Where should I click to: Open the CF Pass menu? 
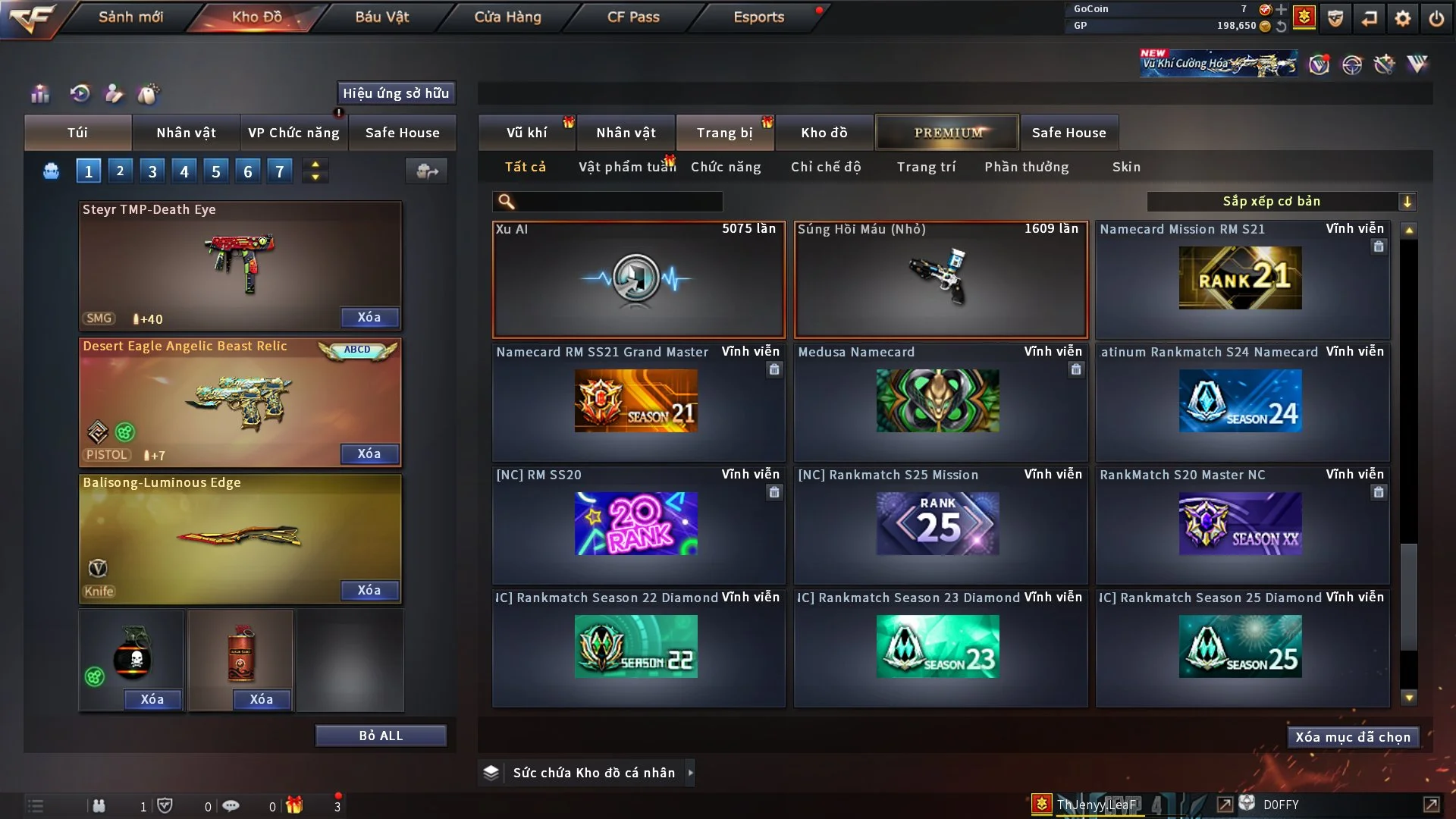[633, 17]
